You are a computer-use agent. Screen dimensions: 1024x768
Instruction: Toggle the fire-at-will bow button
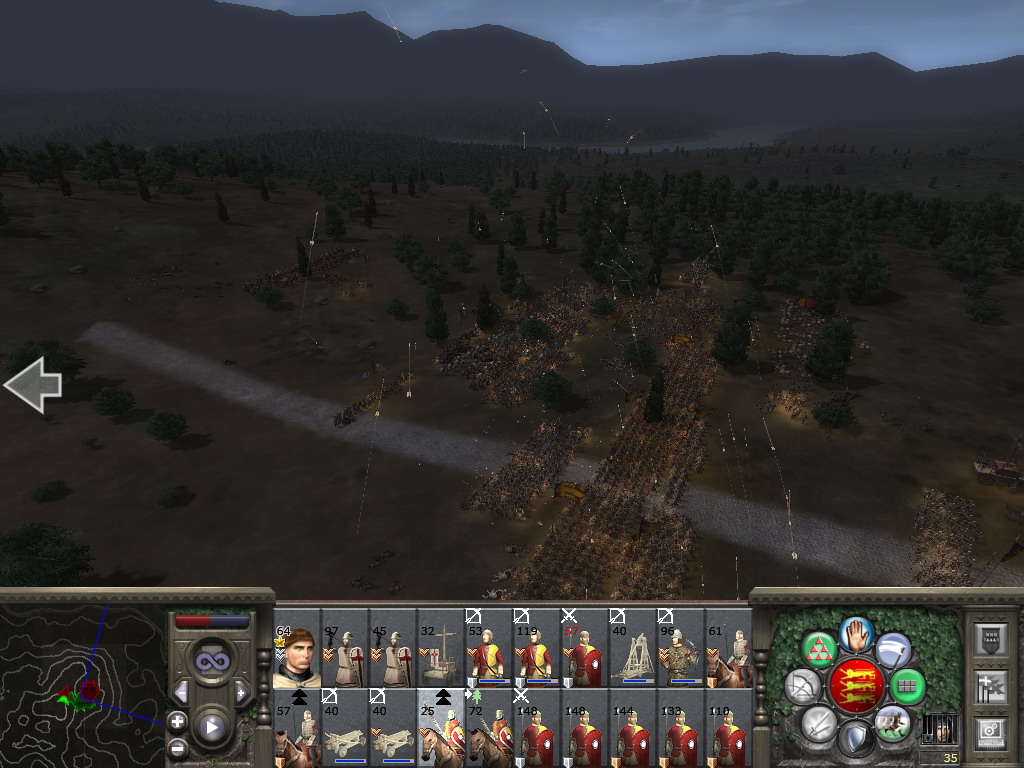(802, 686)
